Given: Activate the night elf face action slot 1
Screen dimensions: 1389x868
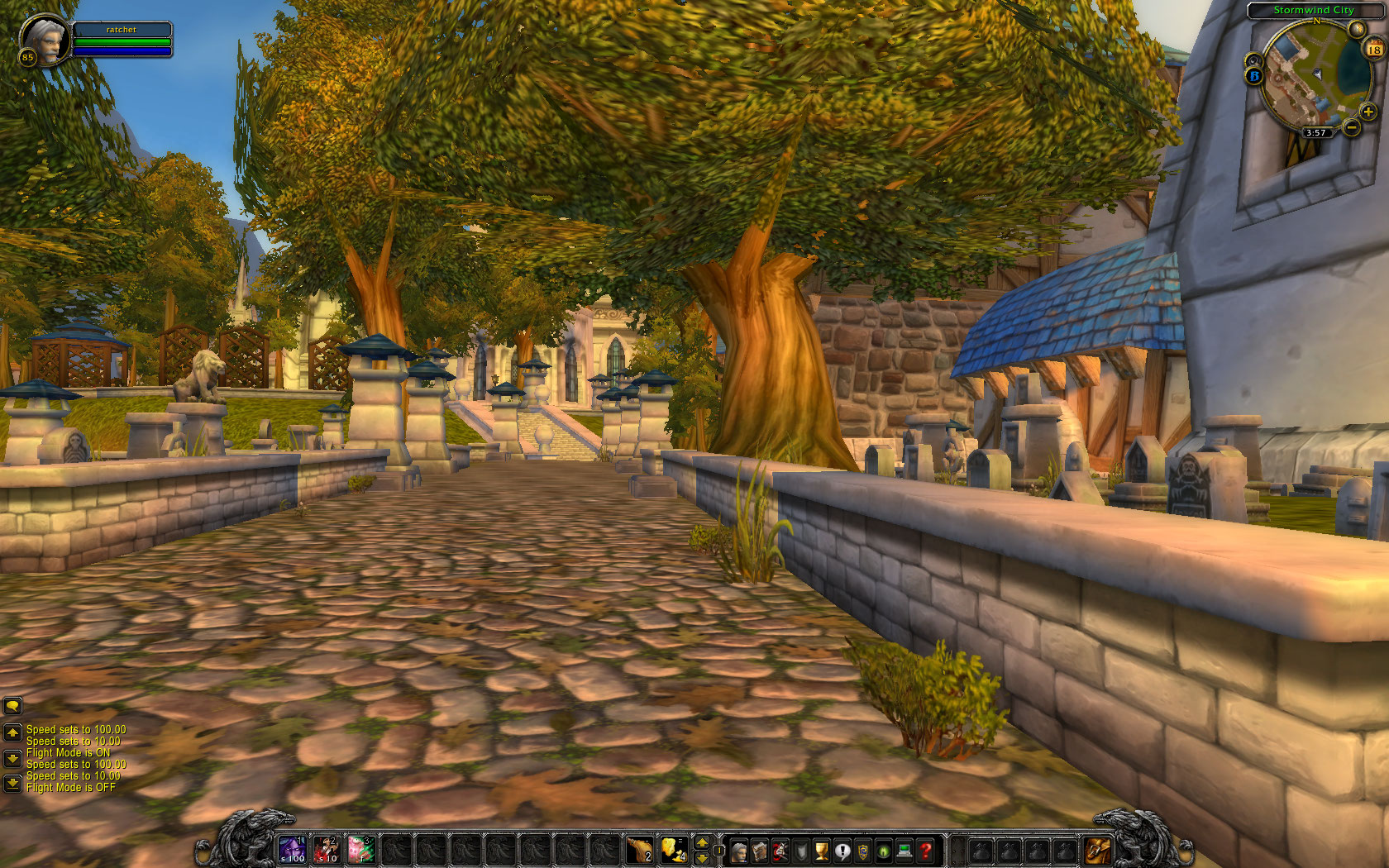Looking at the screenshot, I should pyautogui.click(x=292, y=849).
